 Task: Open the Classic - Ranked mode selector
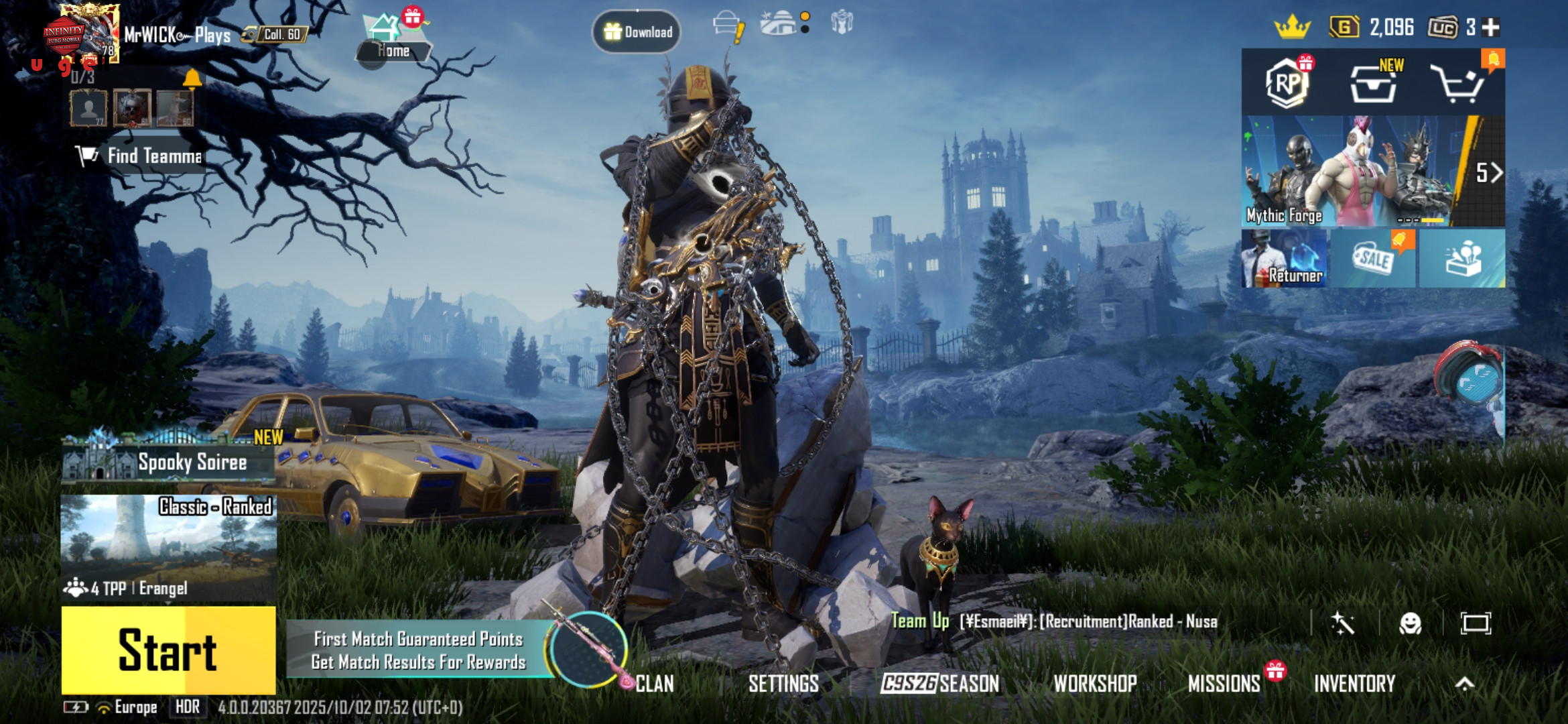click(x=168, y=548)
